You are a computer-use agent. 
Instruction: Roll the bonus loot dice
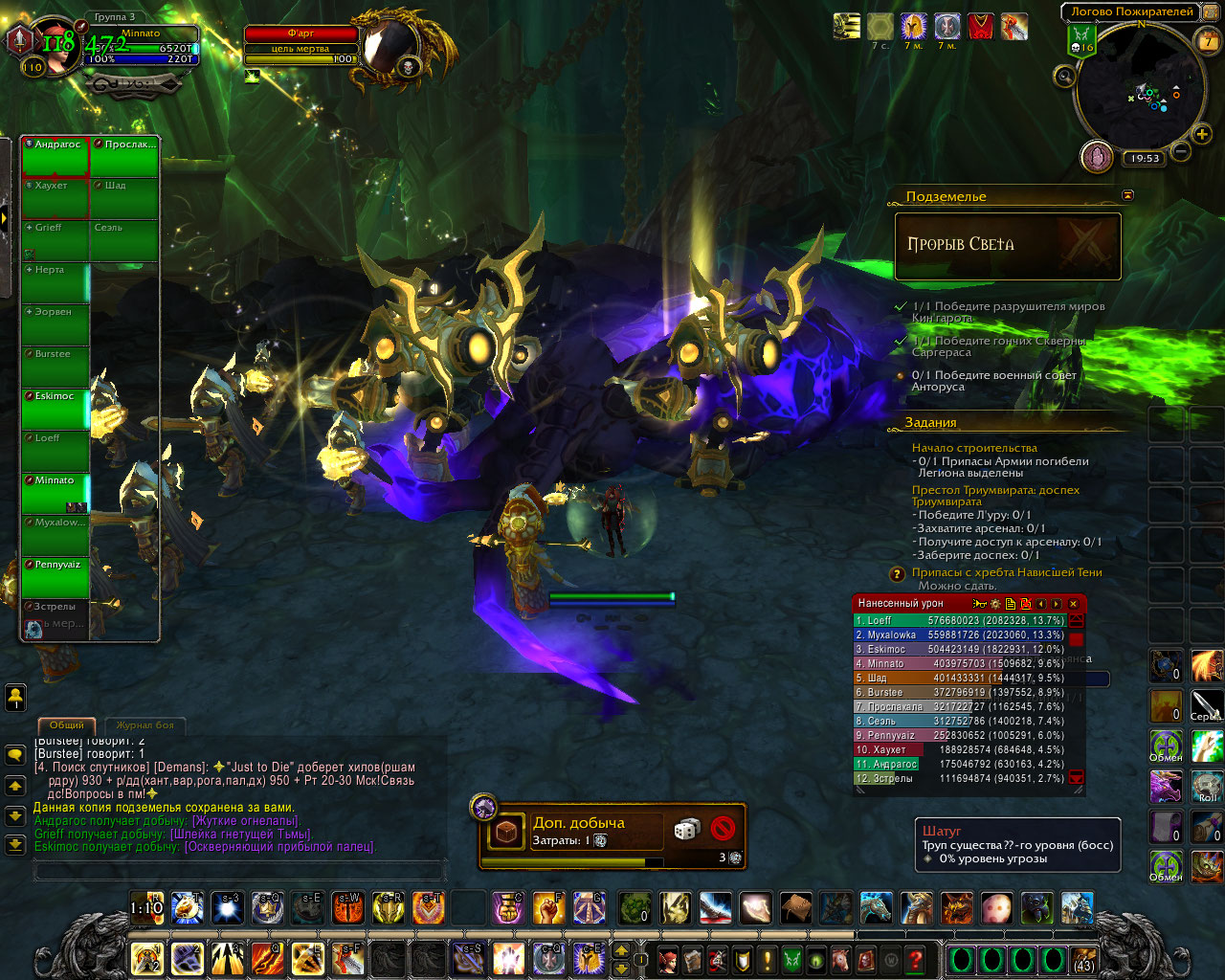[x=686, y=829]
